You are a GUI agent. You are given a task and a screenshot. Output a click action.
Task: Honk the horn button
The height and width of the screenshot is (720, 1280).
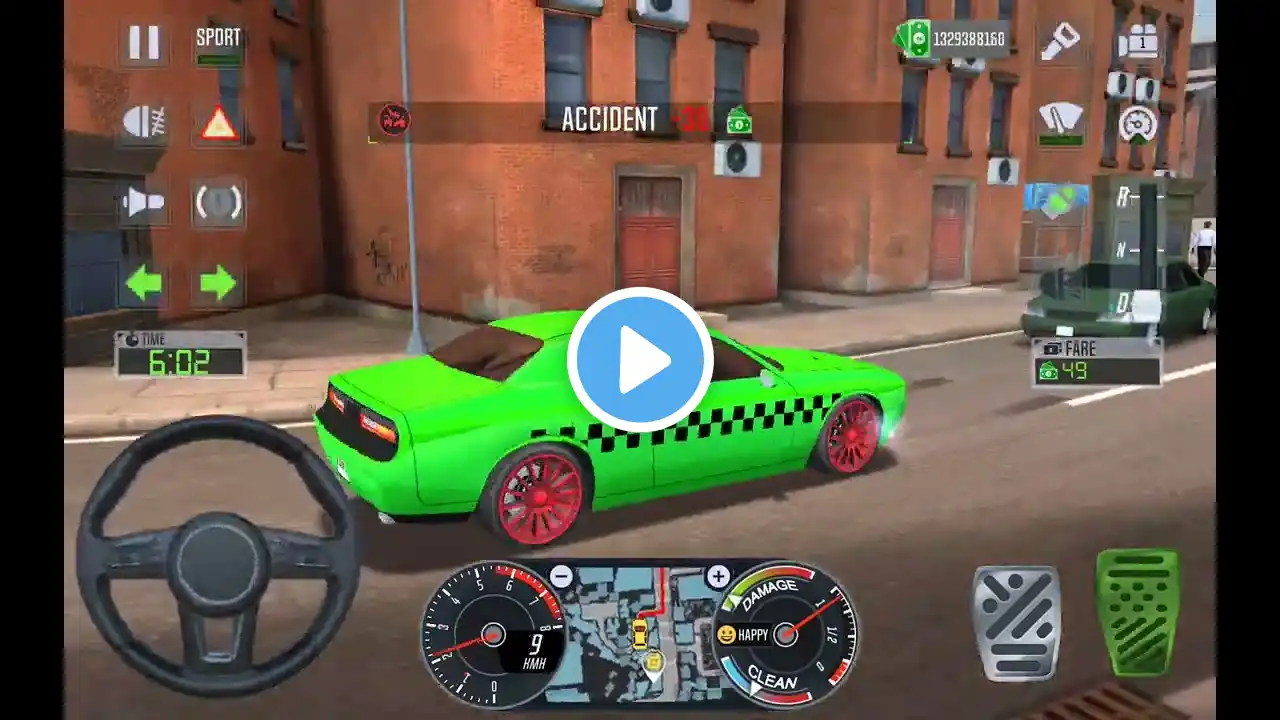[x=143, y=203]
